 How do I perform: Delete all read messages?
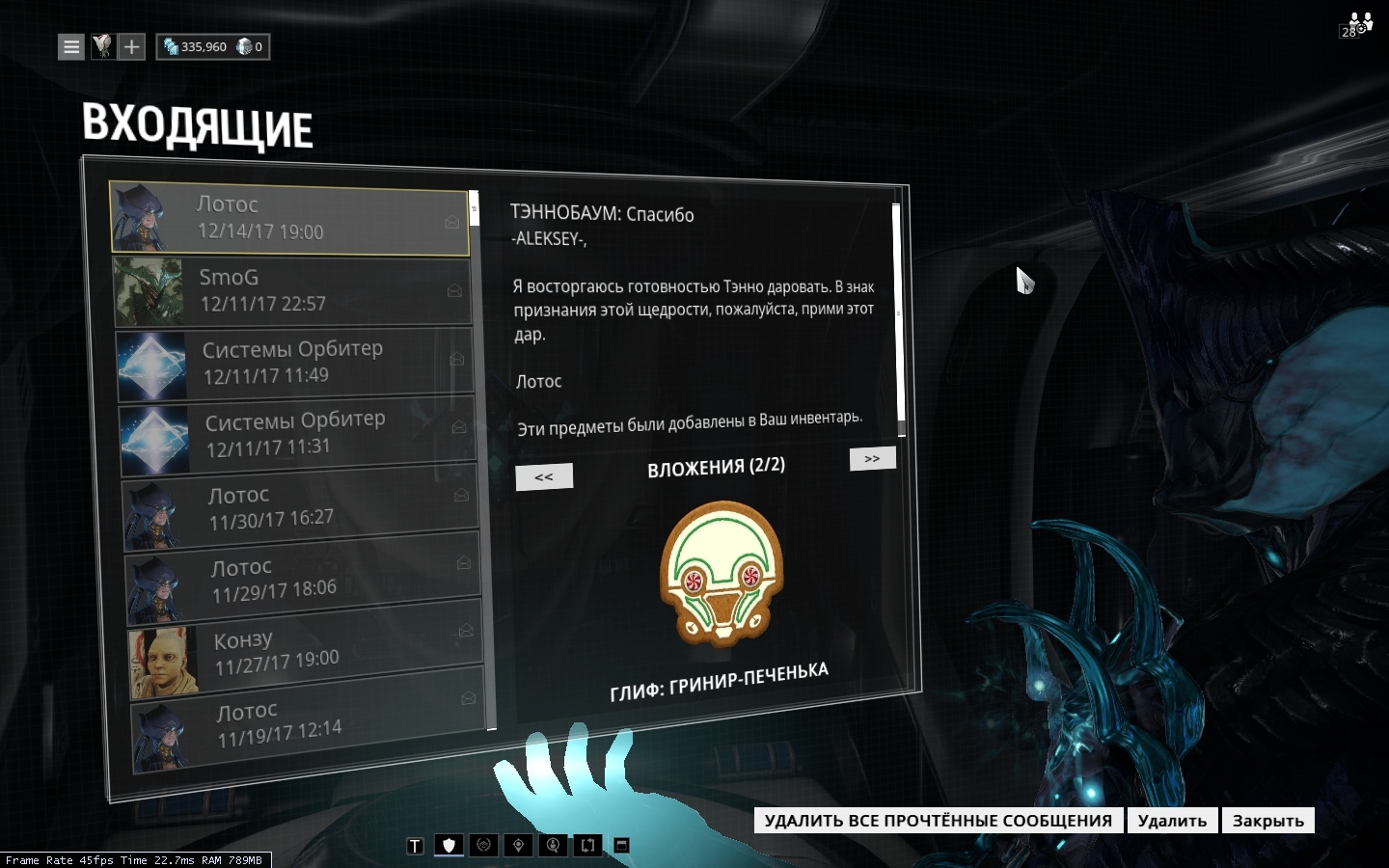click(x=938, y=821)
